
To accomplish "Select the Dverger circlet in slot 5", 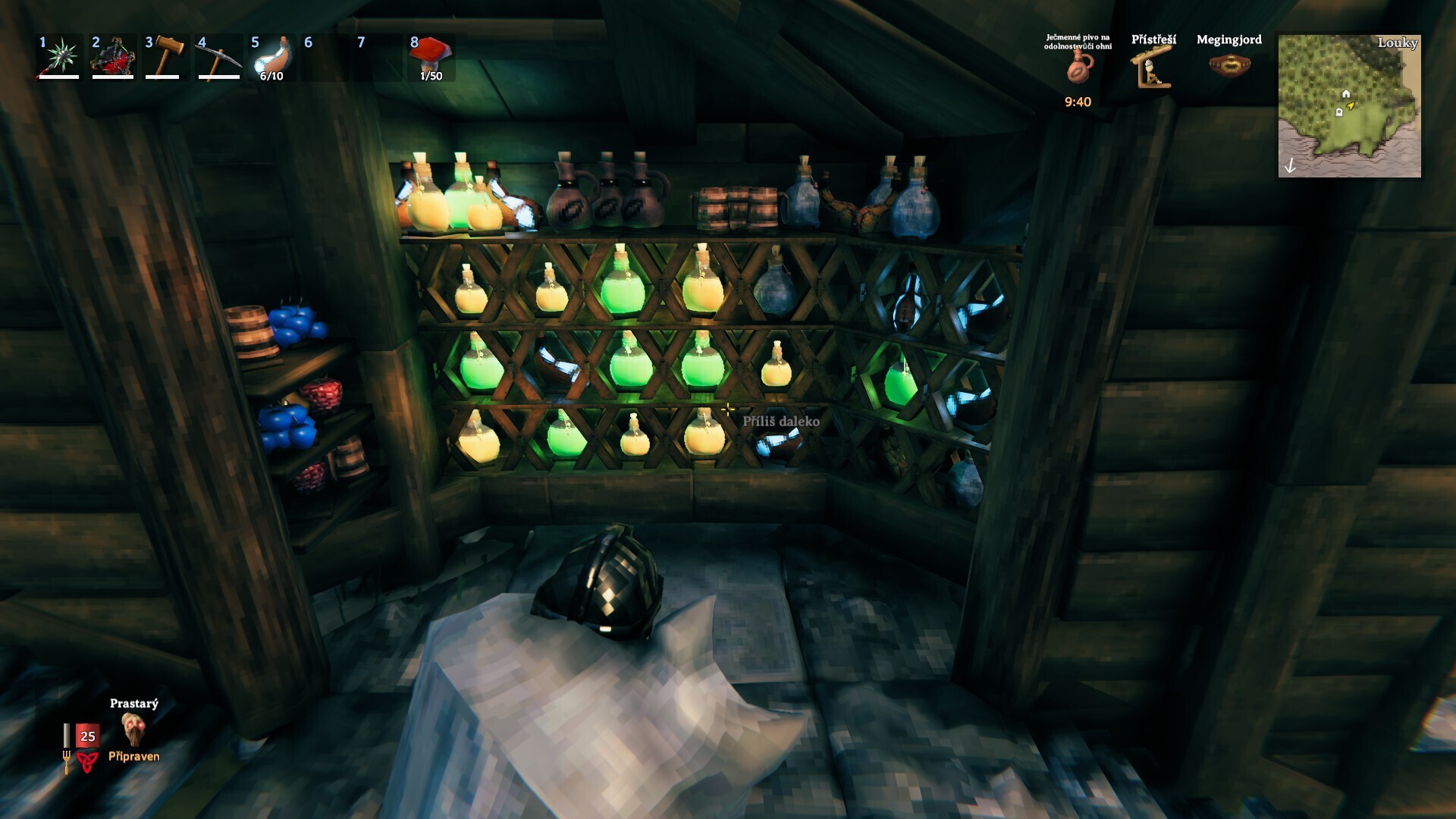I will tap(272, 57).
